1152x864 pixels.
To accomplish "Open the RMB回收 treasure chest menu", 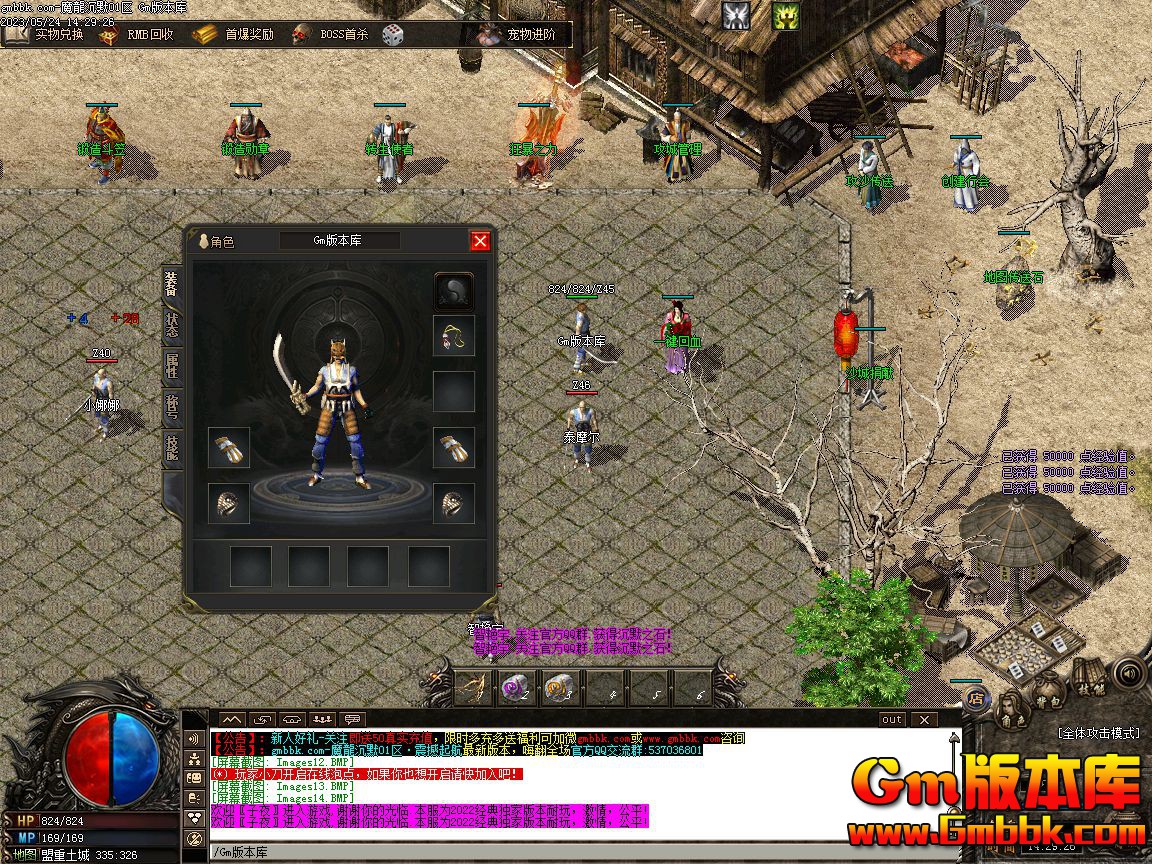I will [x=137, y=34].
